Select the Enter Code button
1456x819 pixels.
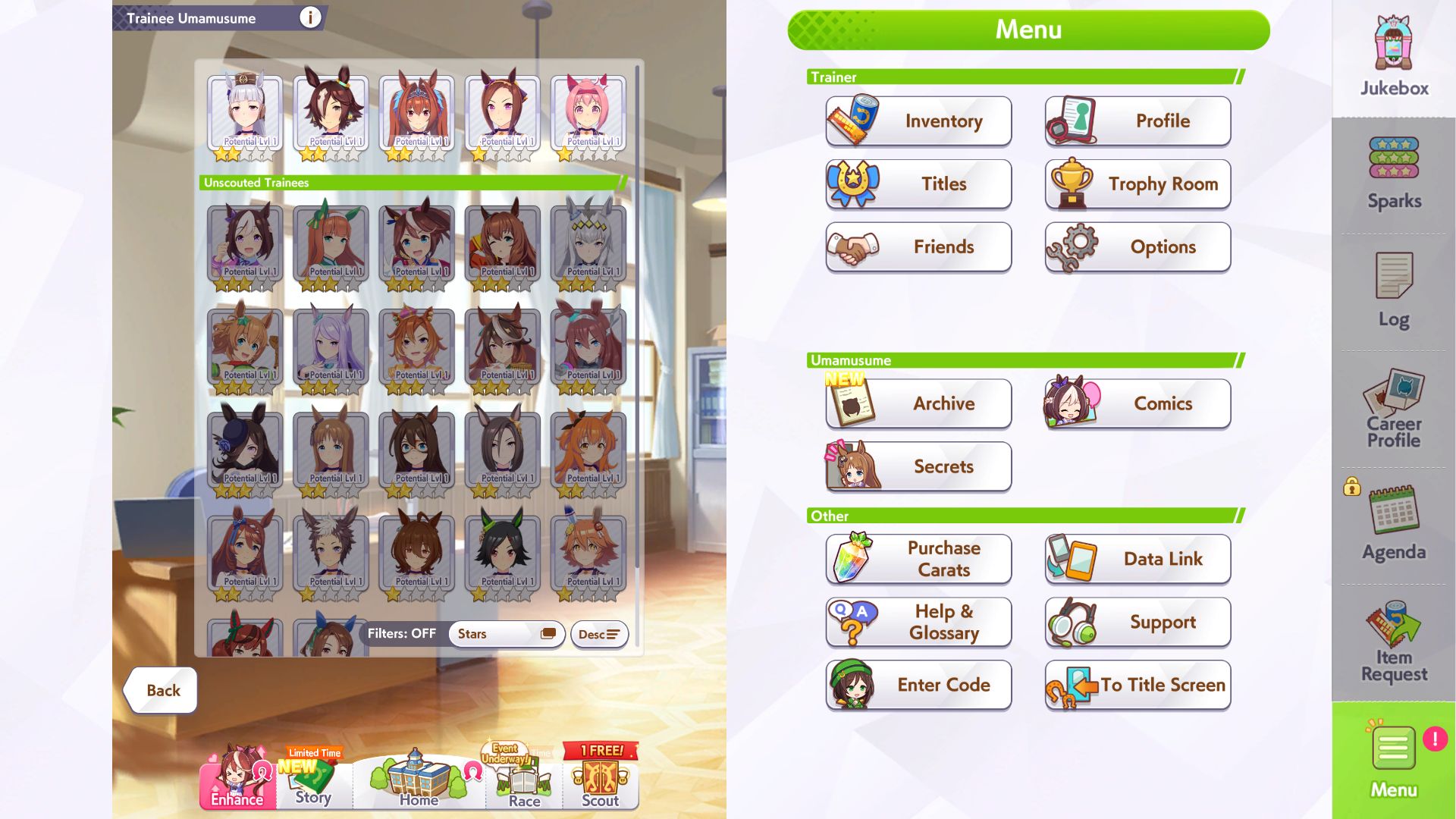pyautogui.click(x=918, y=685)
